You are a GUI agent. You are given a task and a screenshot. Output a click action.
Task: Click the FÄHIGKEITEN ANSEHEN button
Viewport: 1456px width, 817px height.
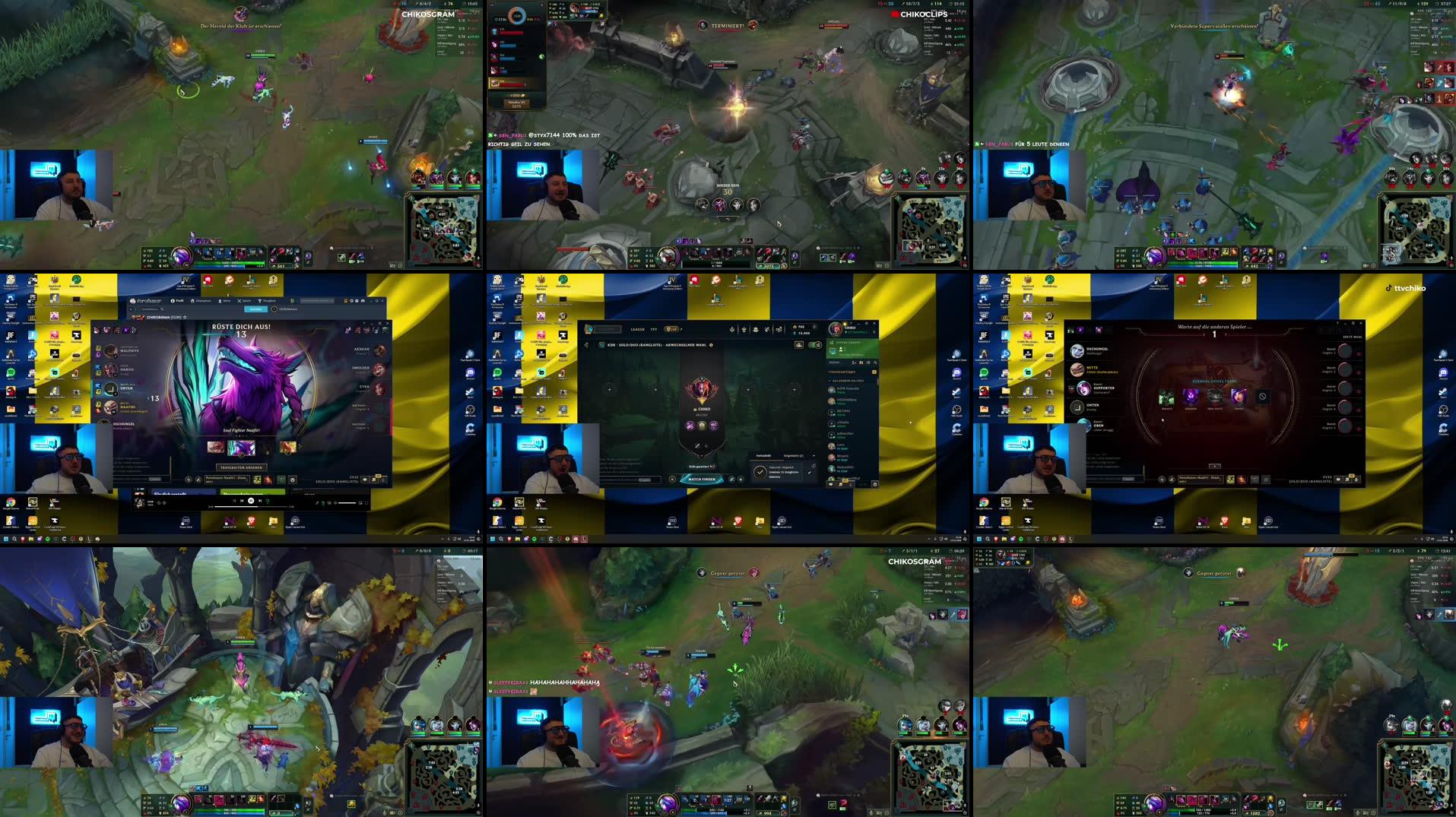coord(243,467)
